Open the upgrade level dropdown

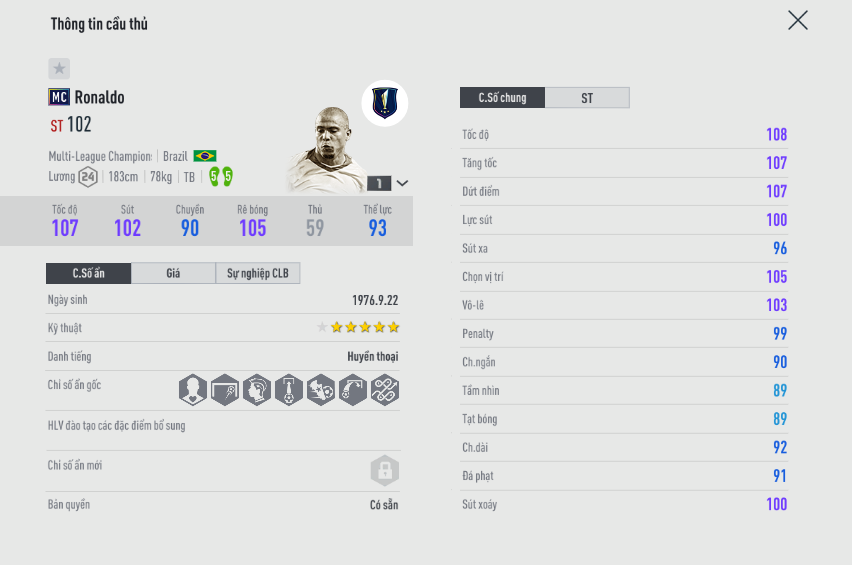pos(402,183)
